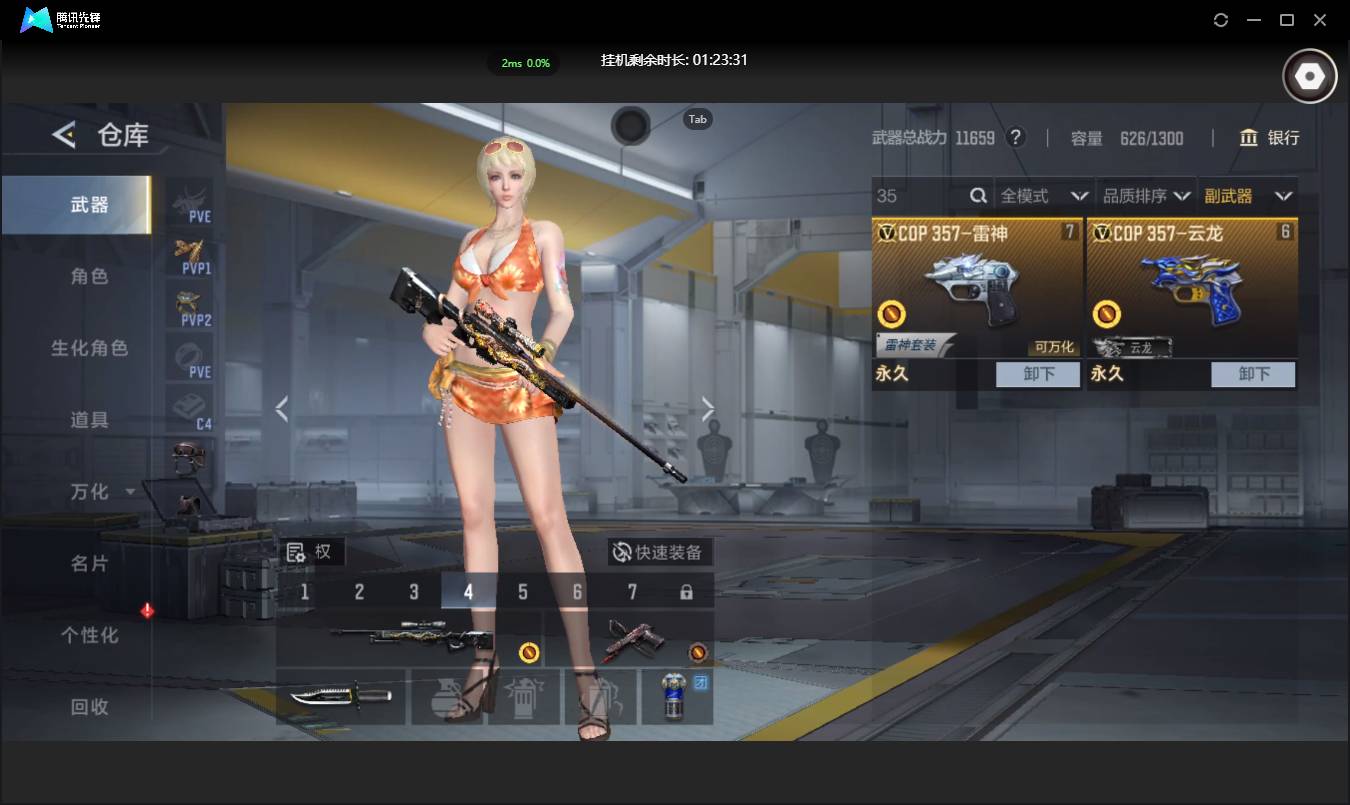Viewport: 1350px width, 805px height.
Task: Go back from the 仓库 warehouse screen
Action: click(64, 135)
